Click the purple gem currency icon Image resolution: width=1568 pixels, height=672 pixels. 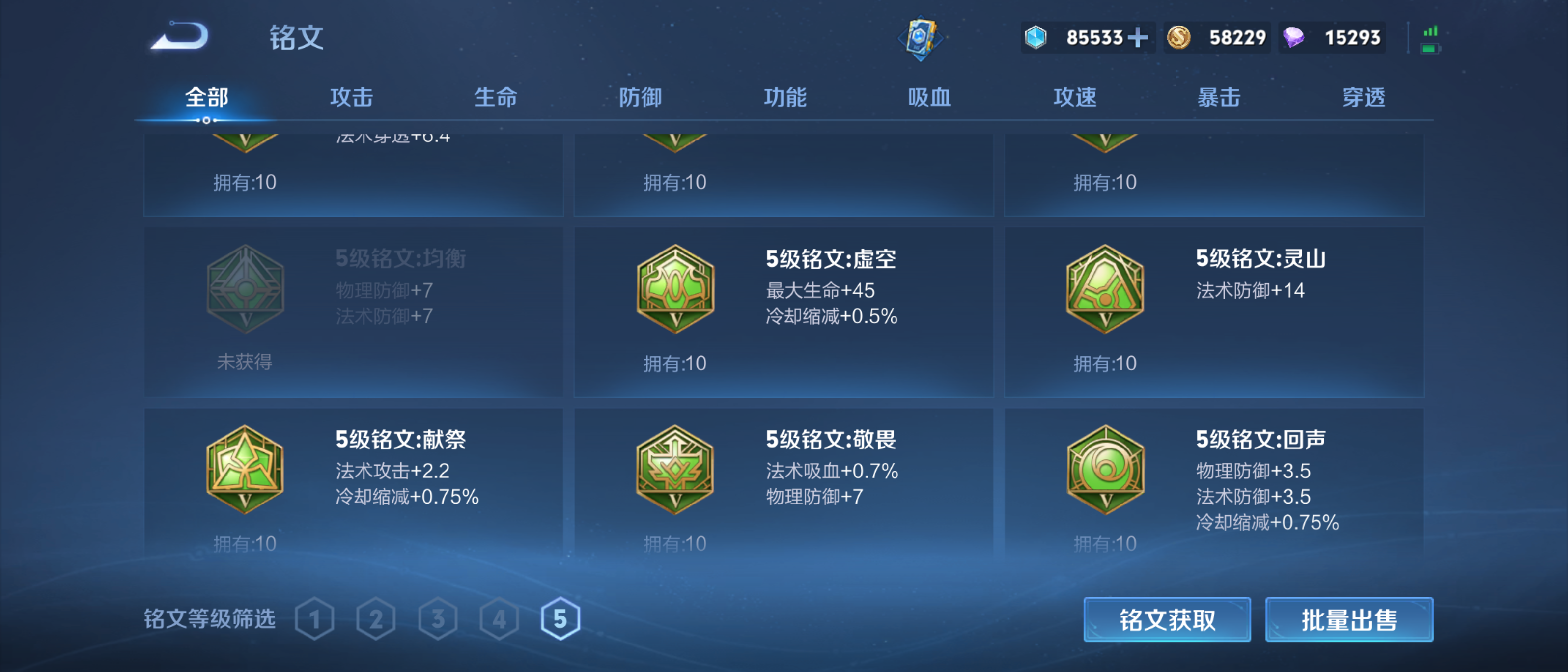point(1294,38)
